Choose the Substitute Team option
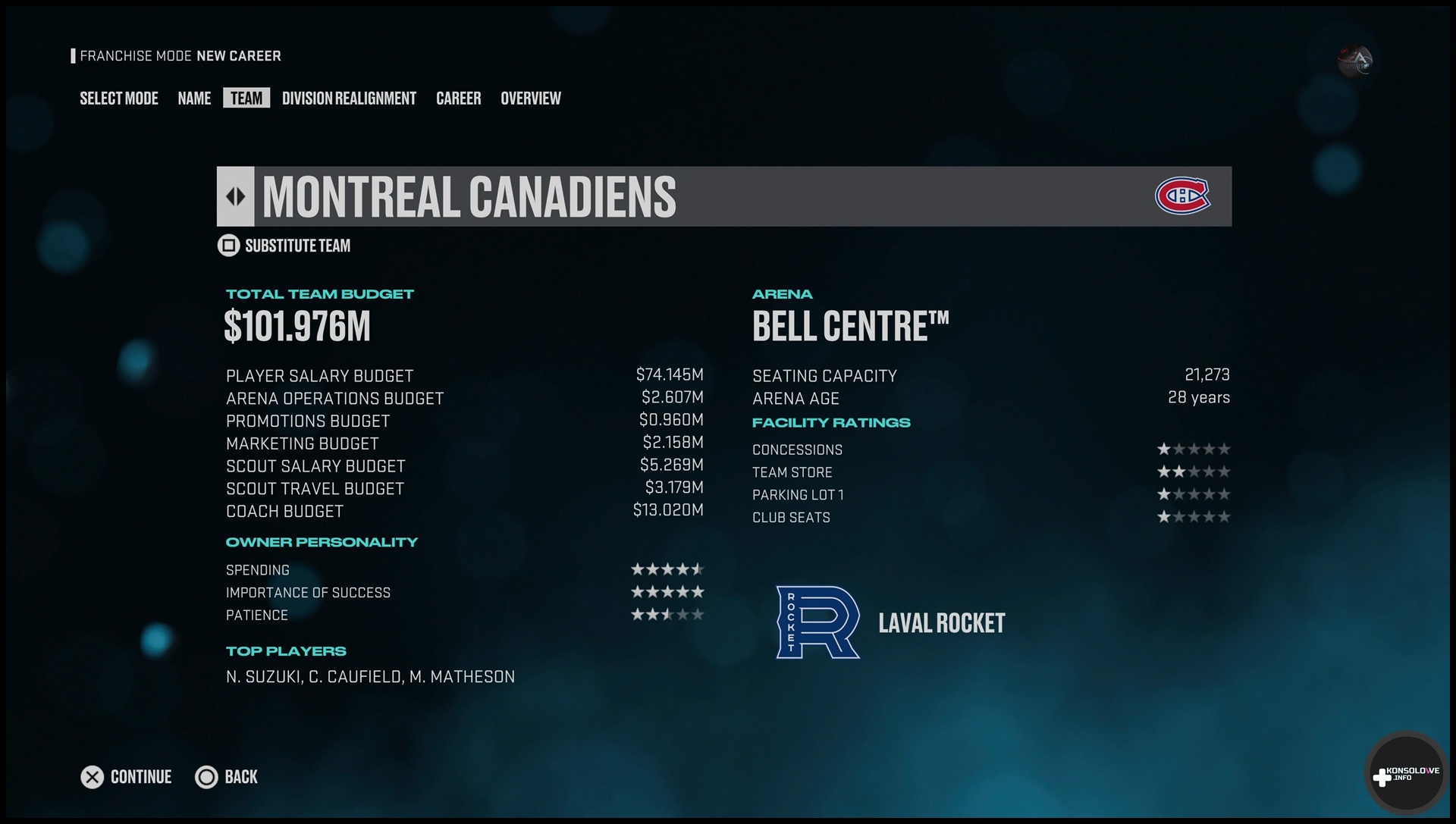Screen dimensions: 1456x824 tap(285, 246)
